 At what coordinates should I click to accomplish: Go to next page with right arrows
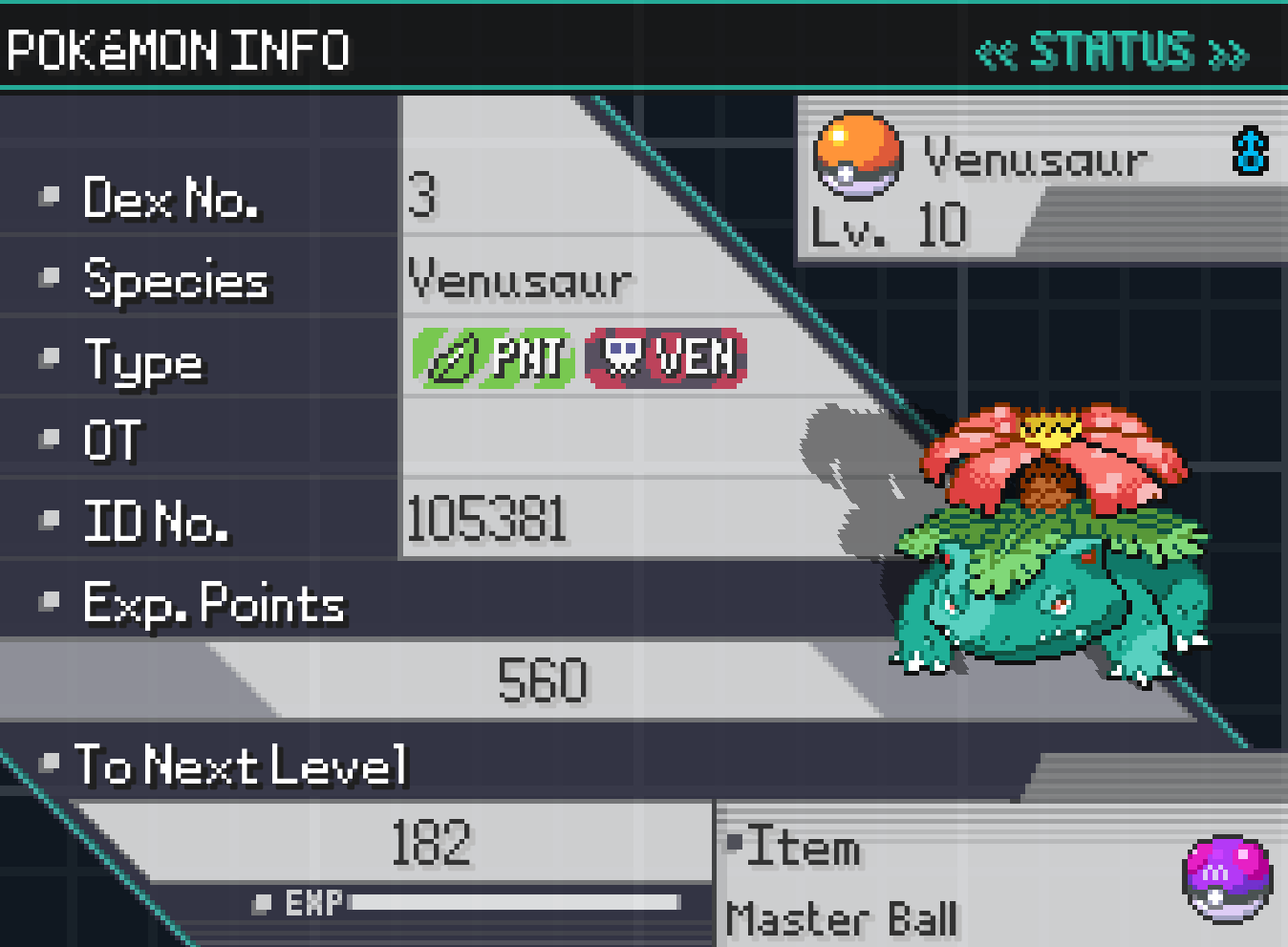click(x=1229, y=54)
